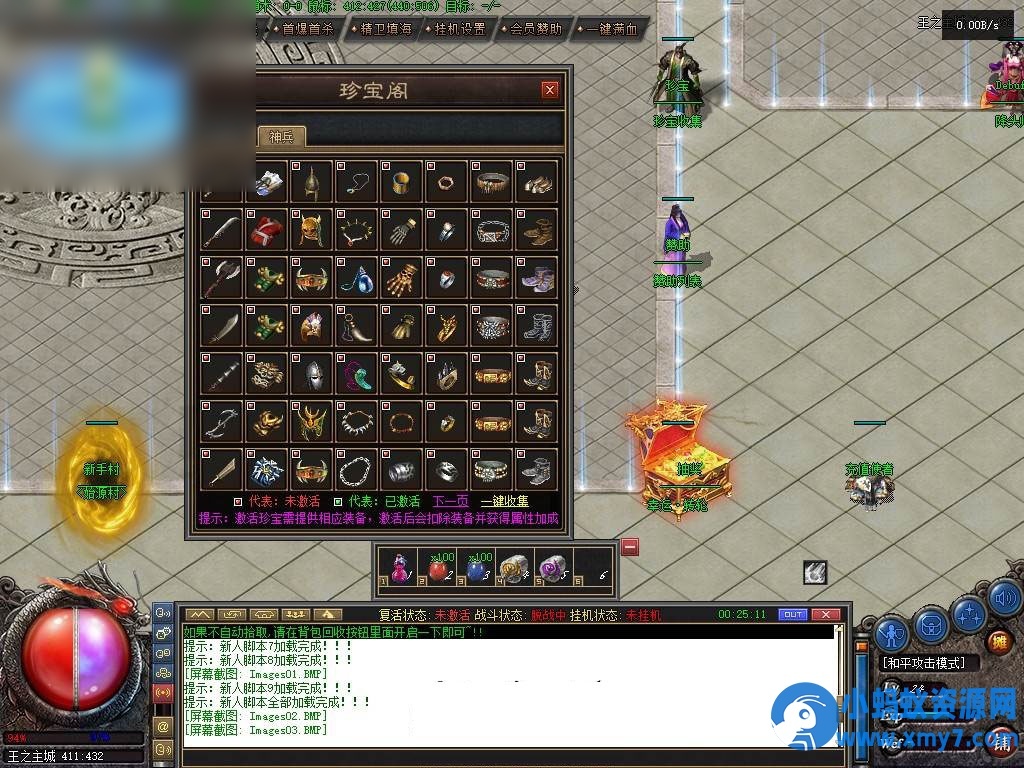The height and width of the screenshot is (768, 1024).
Task: Click the 一键收集 collect-all link
Action: pos(505,501)
